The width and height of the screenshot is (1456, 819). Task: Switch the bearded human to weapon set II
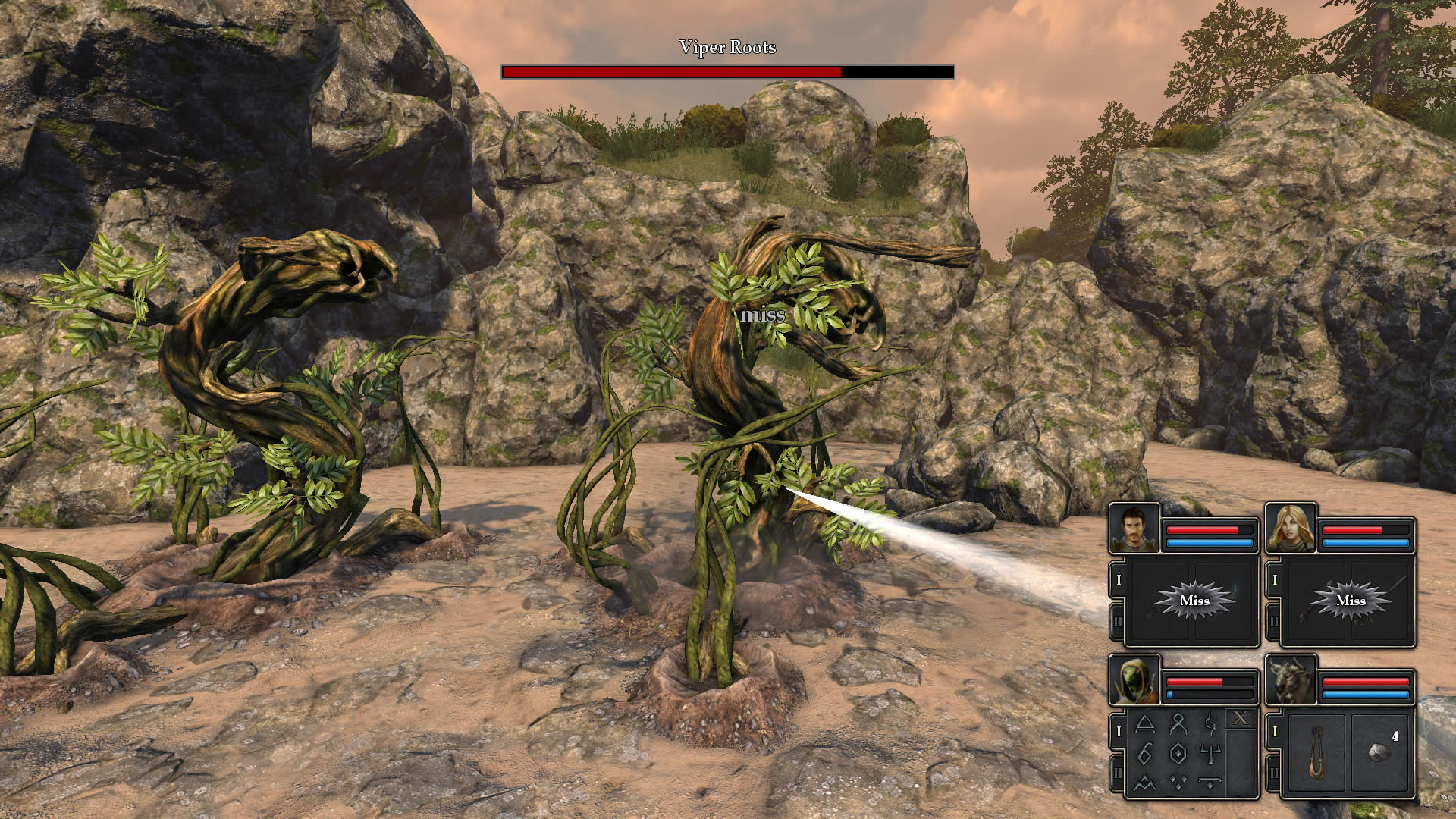pyautogui.click(x=1118, y=622)
